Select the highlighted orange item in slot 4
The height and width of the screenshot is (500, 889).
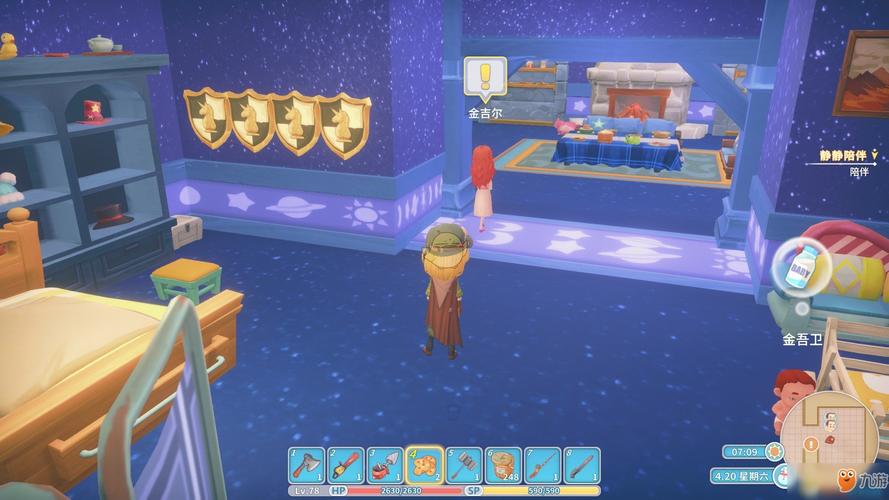424,466
